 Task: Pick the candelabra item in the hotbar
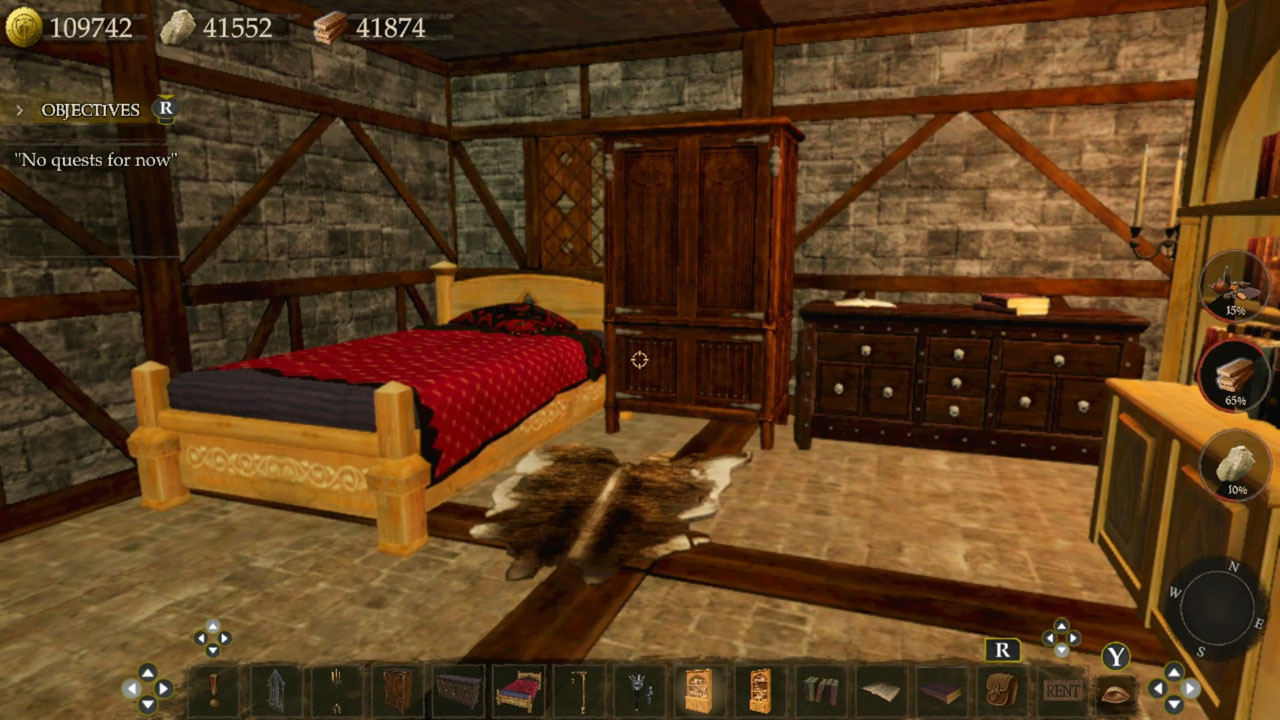(x=334, y=692)
